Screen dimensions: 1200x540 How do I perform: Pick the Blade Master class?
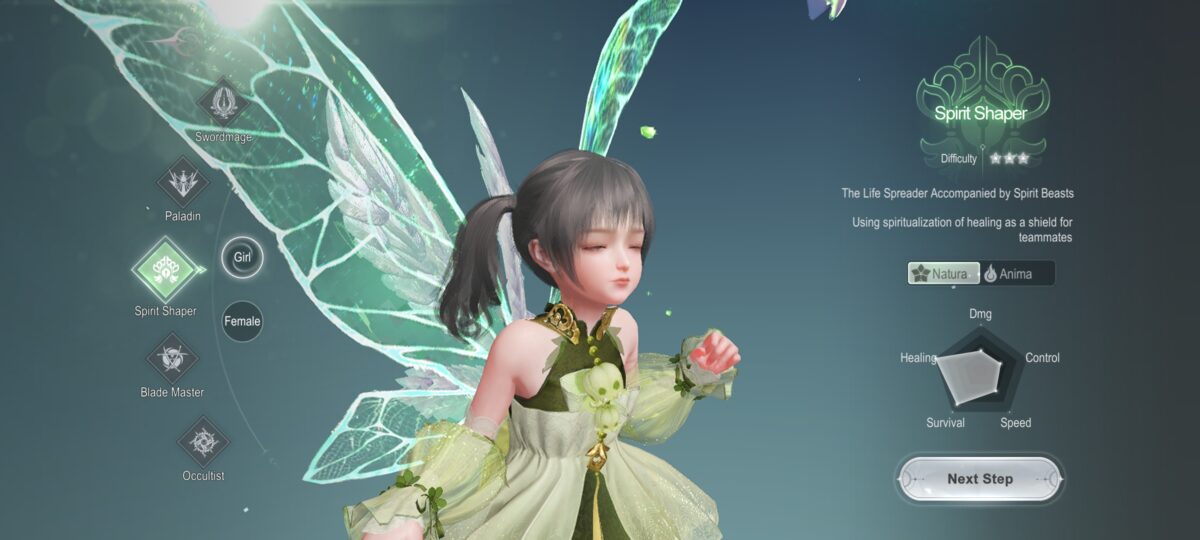[x=172, y=358]
